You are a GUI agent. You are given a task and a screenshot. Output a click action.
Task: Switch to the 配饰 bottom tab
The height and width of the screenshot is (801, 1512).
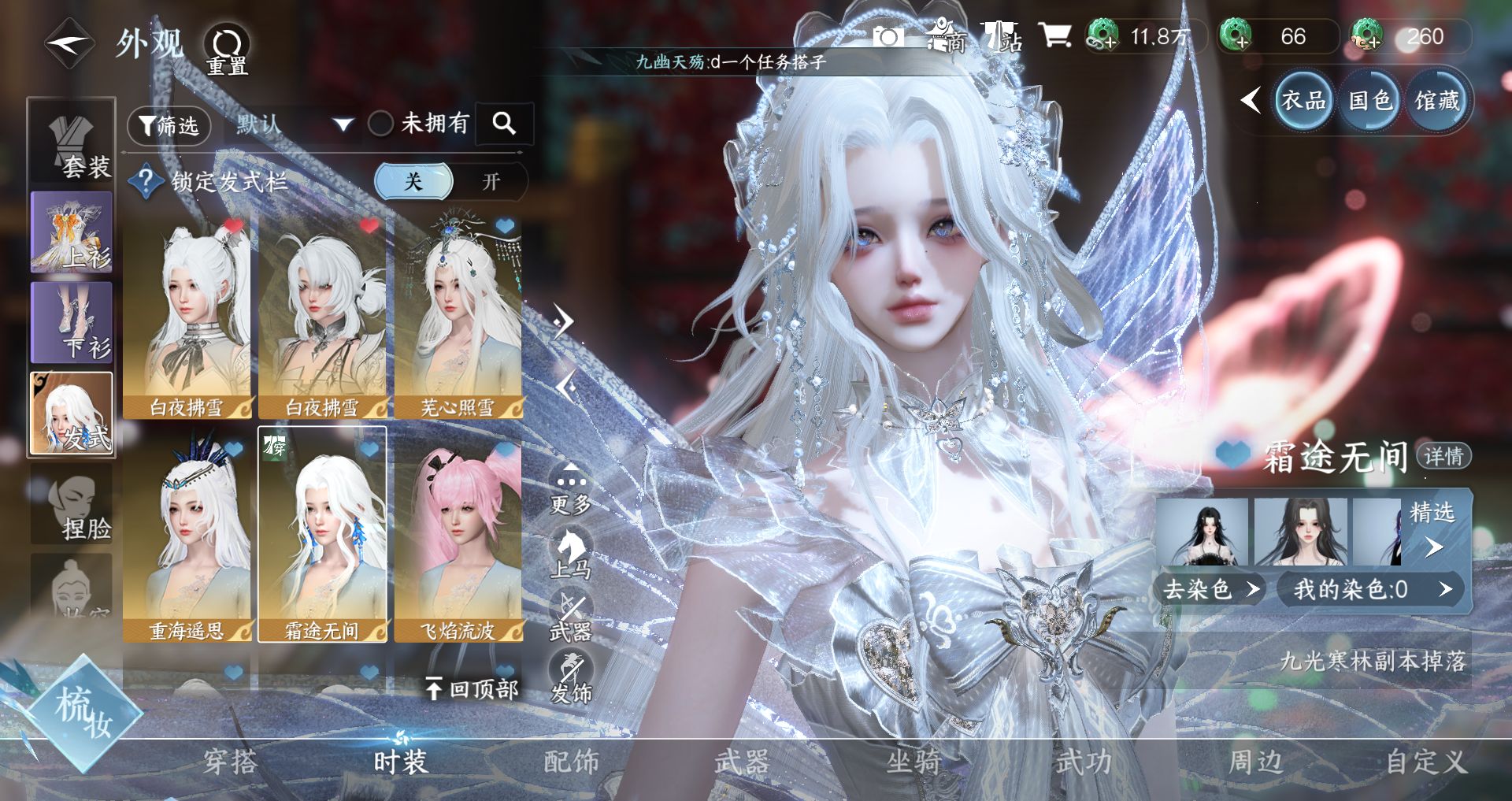571,762
